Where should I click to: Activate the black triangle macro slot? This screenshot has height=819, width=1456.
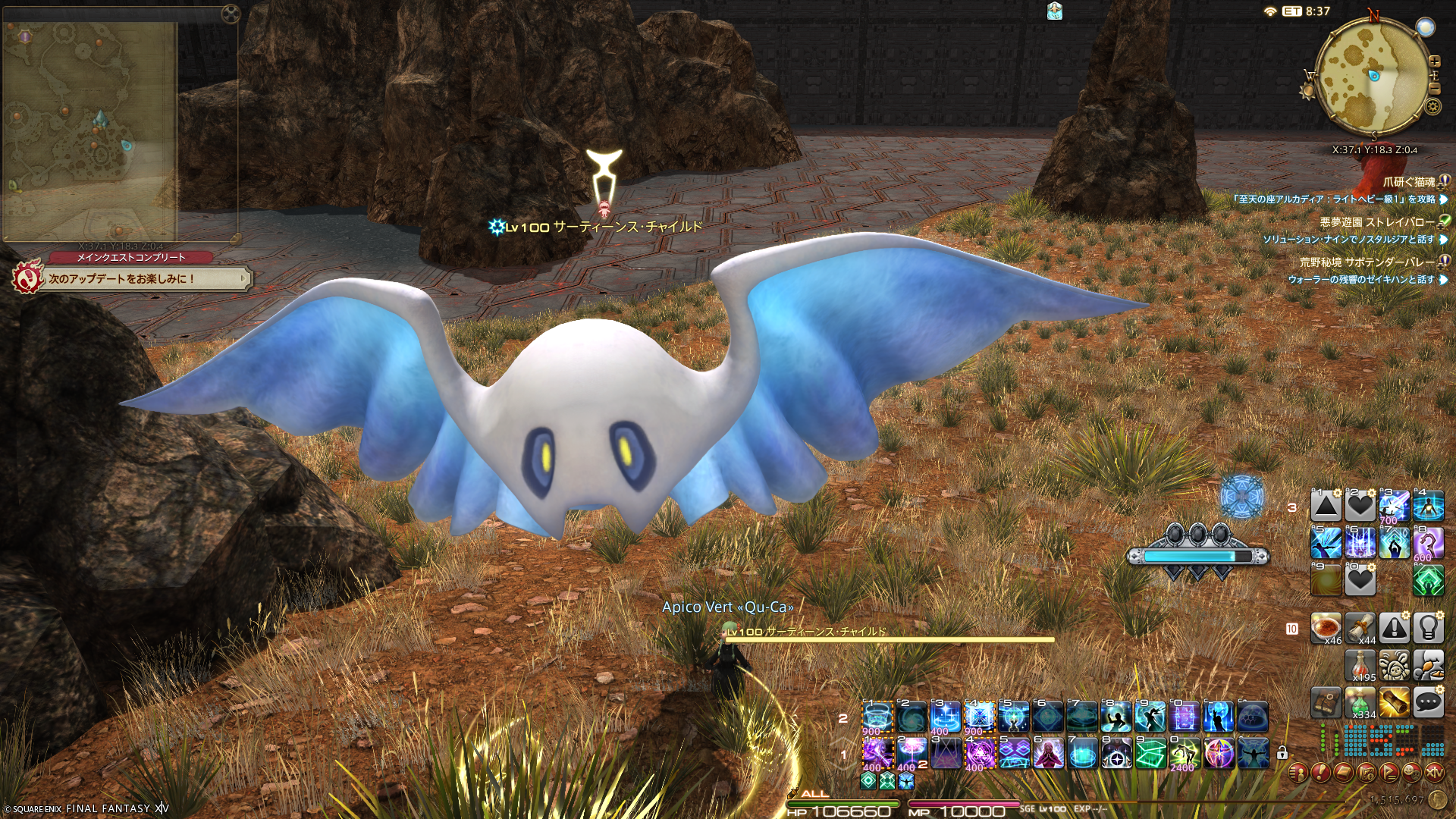click(x=1326, y=506)
